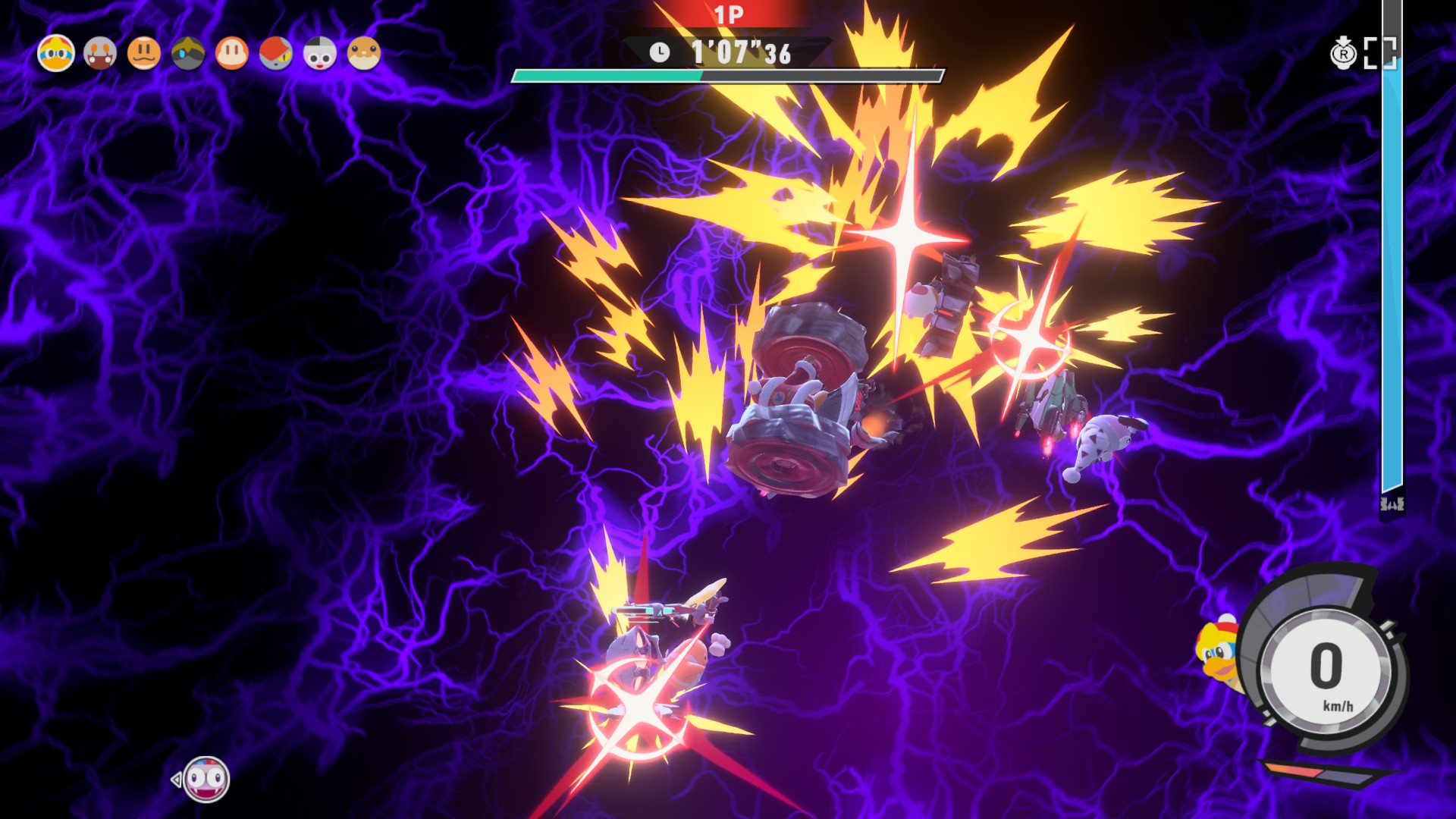Choose the Rick hamster rider icon

(364, 54)
